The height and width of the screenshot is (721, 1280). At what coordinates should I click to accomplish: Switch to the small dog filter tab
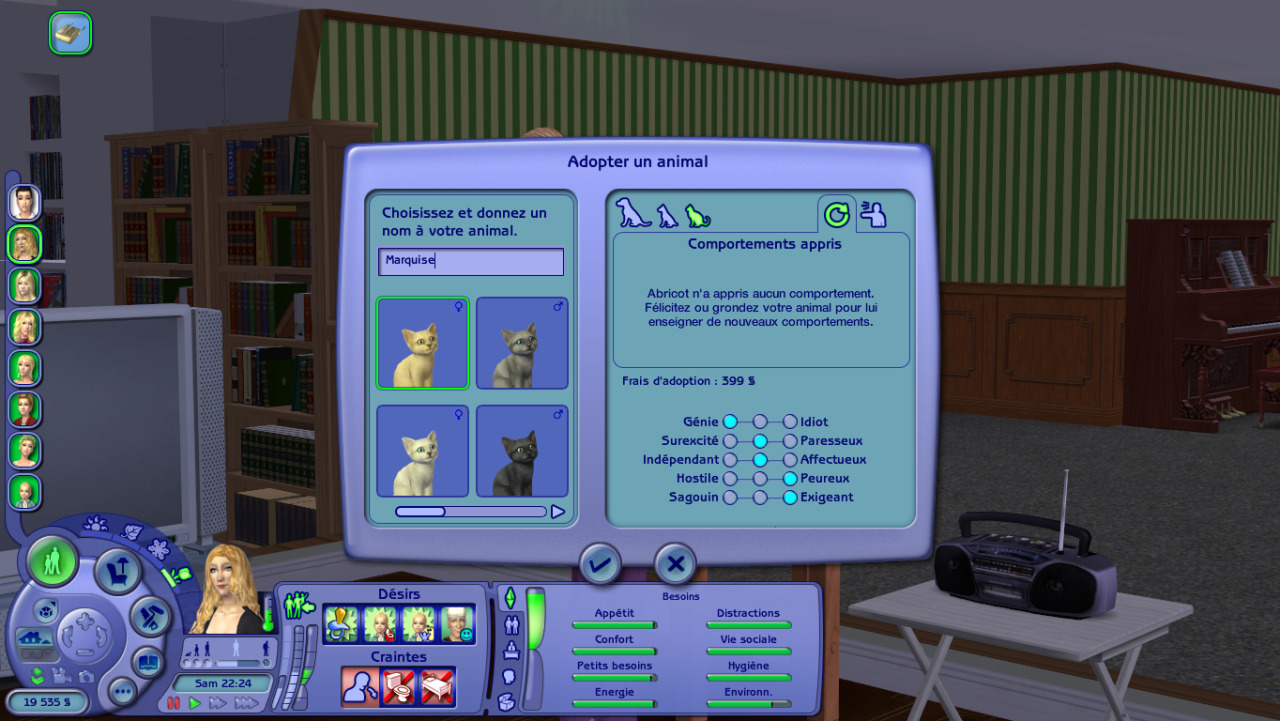point(667,216)
